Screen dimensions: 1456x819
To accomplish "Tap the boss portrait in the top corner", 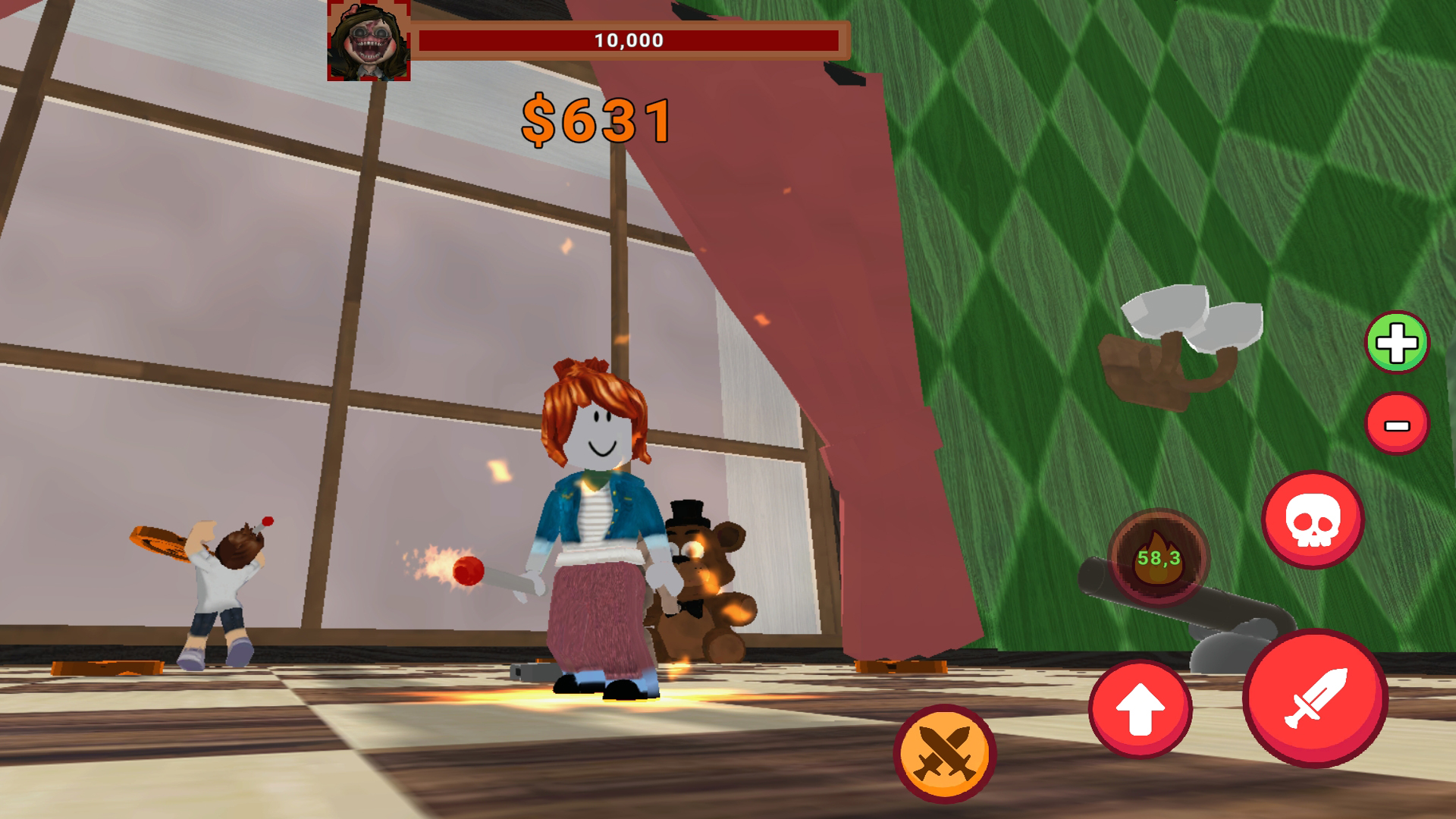I will (x=369, y=40).
